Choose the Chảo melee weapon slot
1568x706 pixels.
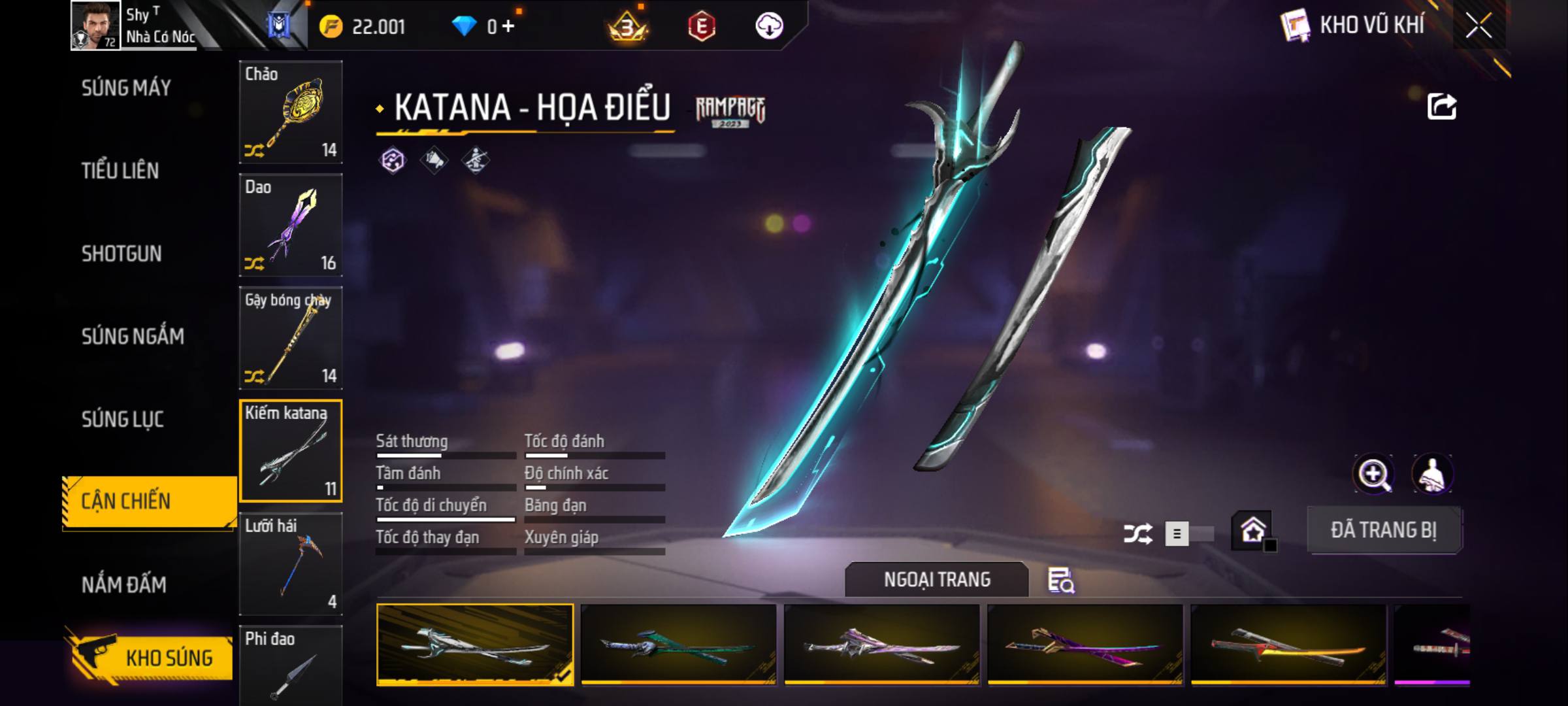pos(291,112)
